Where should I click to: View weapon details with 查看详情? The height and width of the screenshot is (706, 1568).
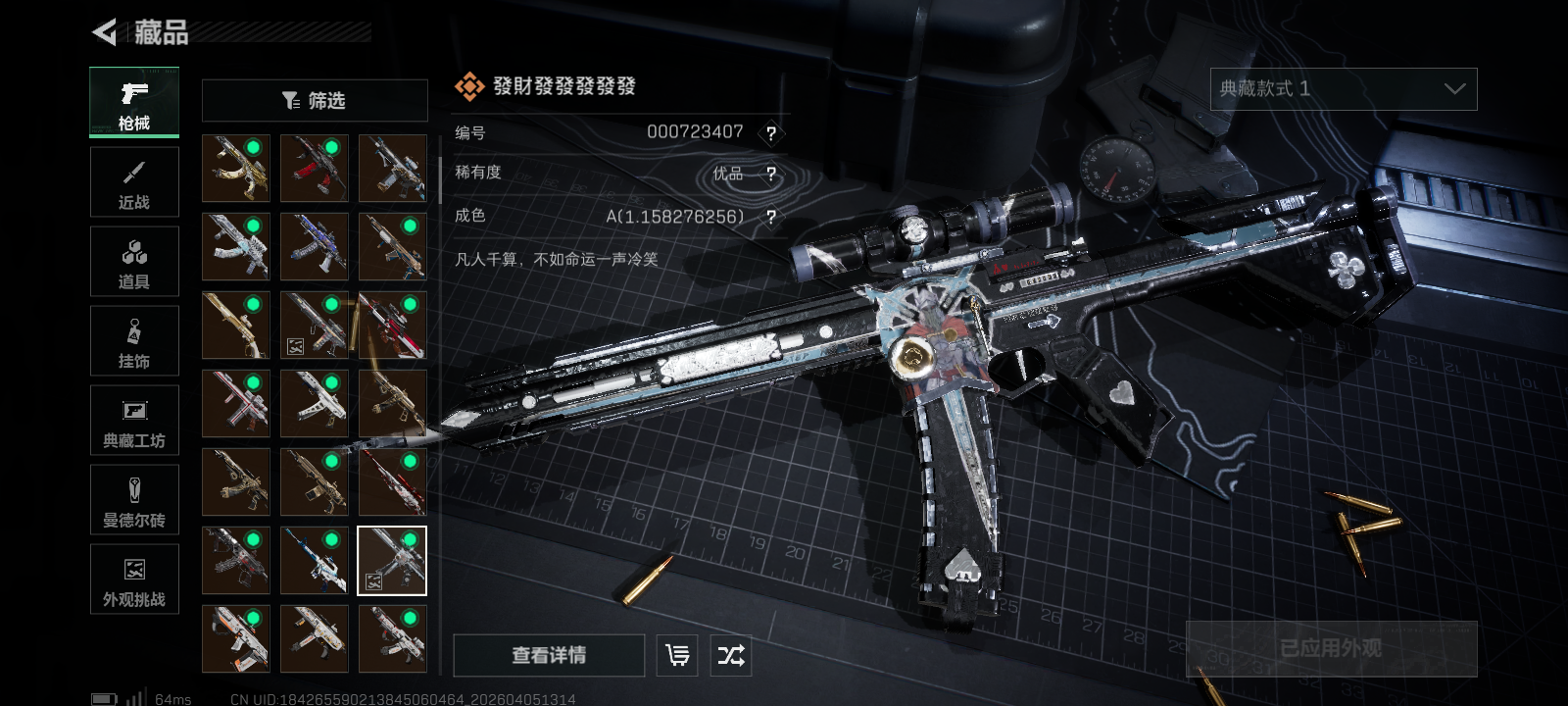coord(549,655)
